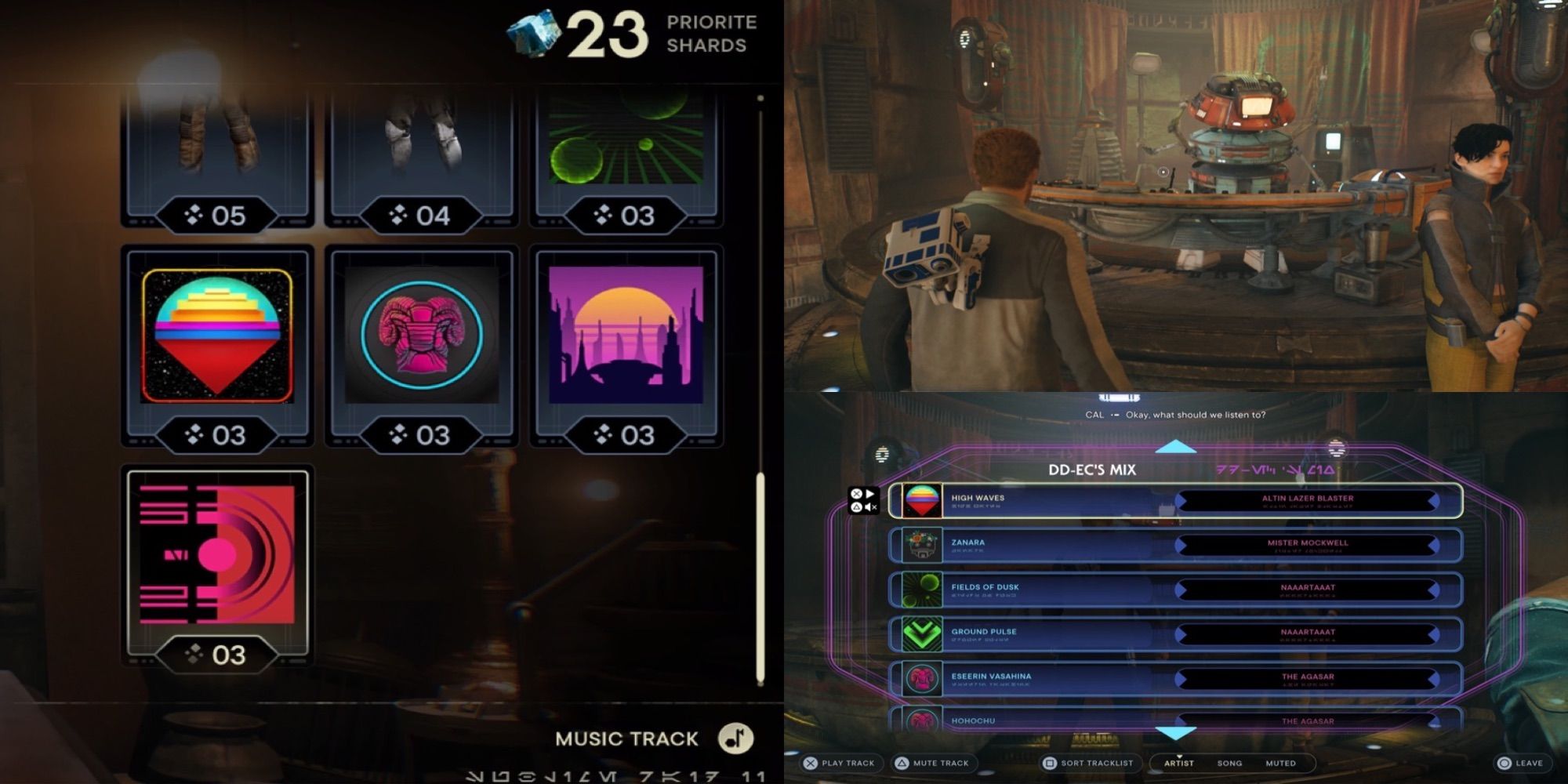Select the music note icon beside Music Track

(735, 738)
